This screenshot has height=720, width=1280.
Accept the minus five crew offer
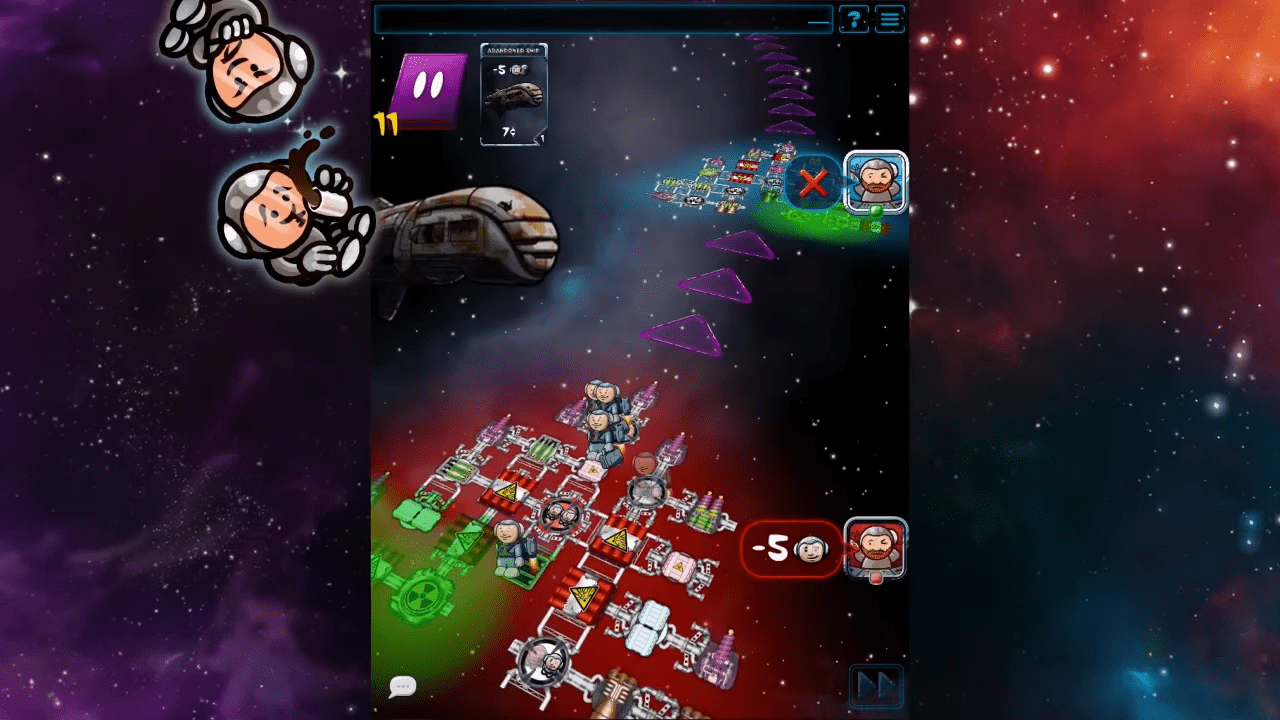[x=791, y=548]
